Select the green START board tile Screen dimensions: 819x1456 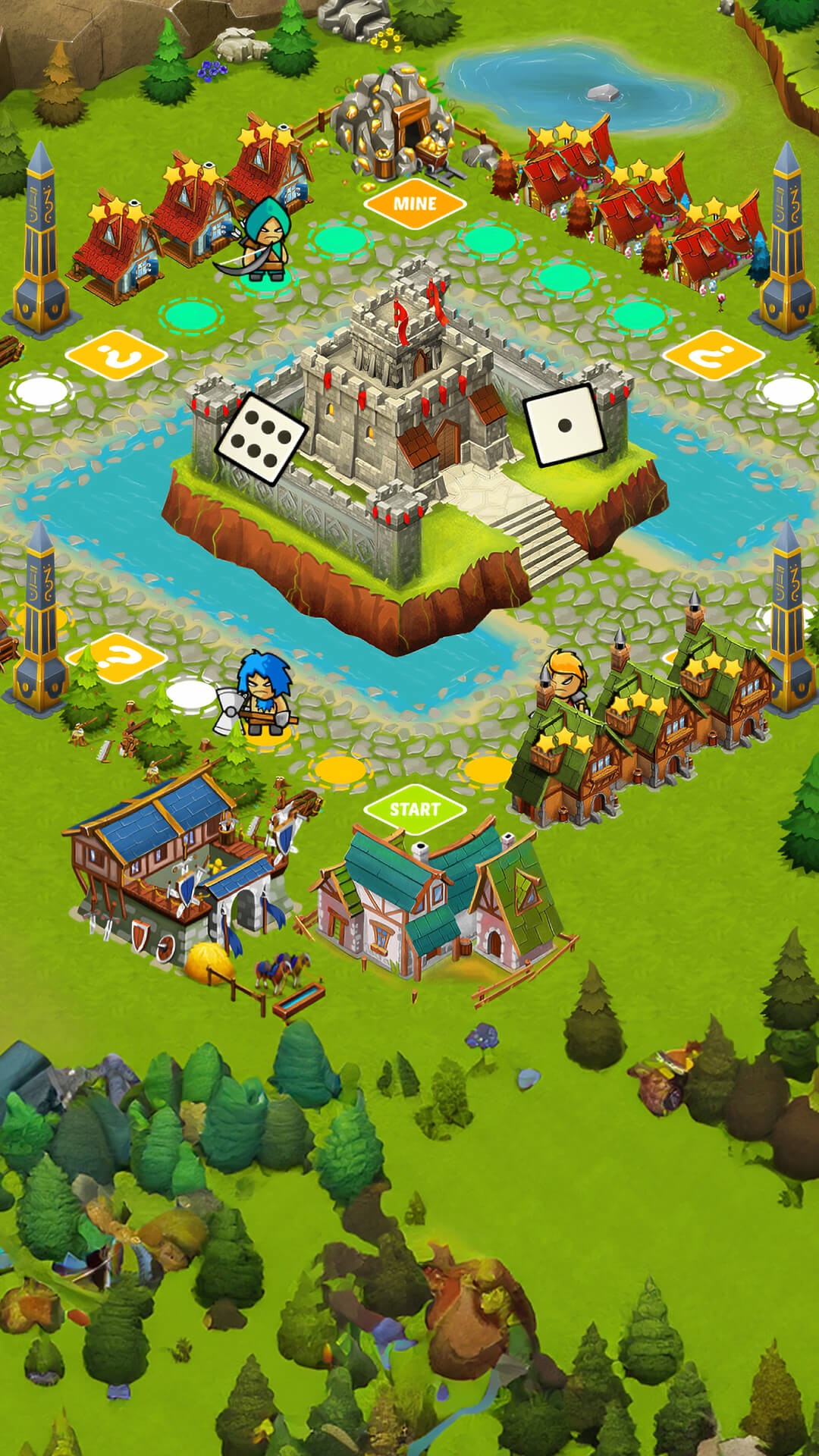tap(414, 809)
